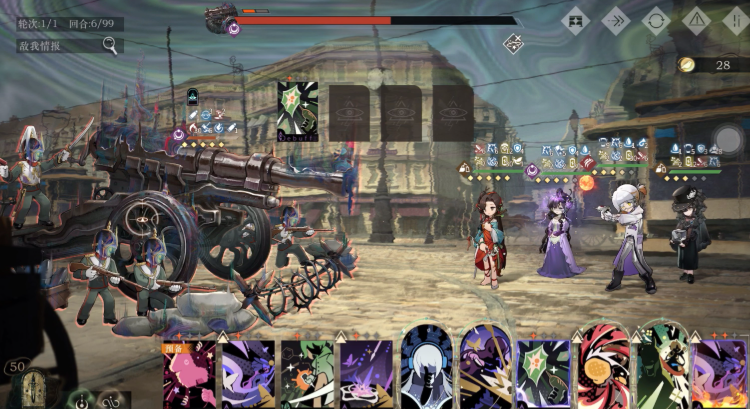
Task: Click the gold bird coin icon
Action: [686, 64]
